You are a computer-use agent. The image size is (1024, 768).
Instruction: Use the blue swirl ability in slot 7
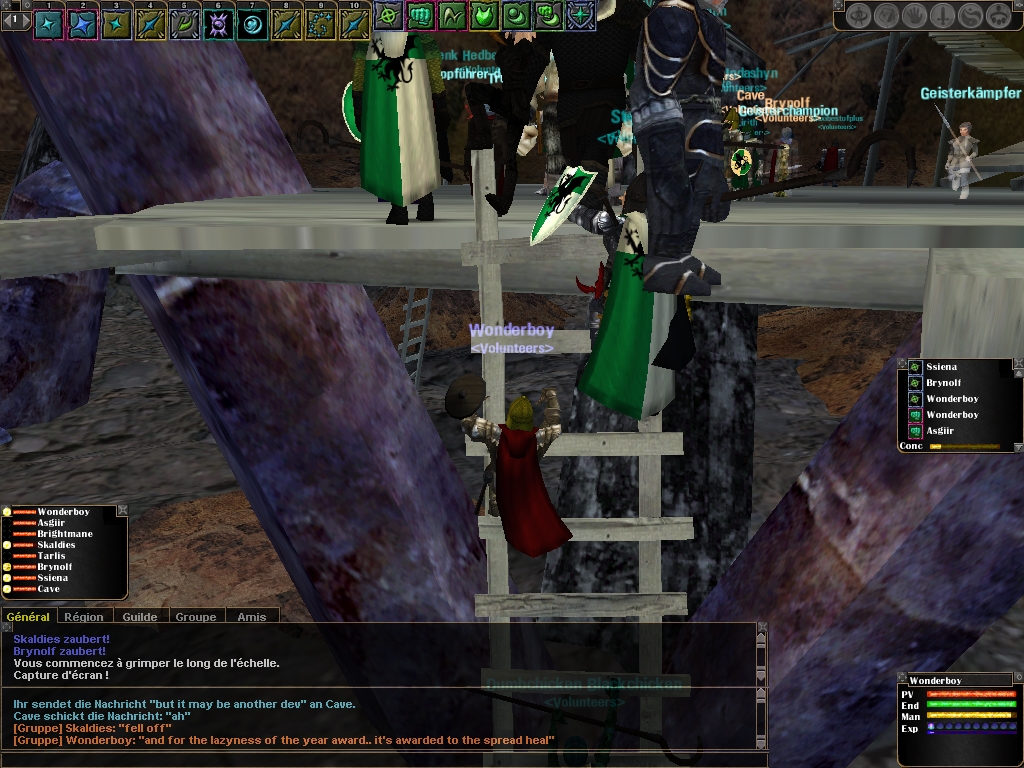pos(253,24)
